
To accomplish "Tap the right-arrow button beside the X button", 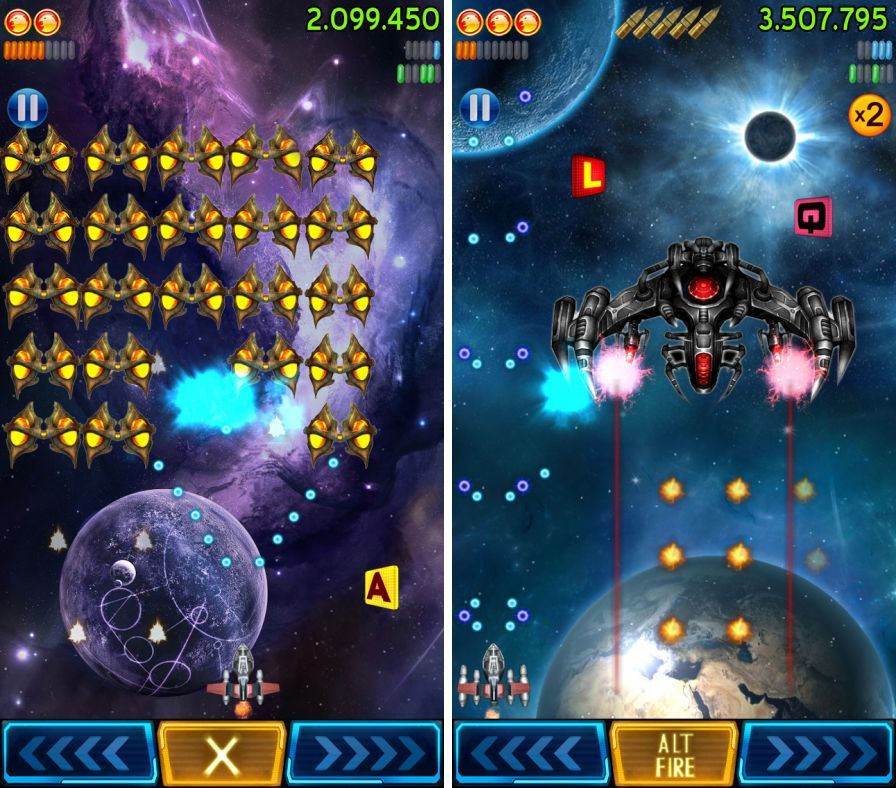I will coord(364,753).
